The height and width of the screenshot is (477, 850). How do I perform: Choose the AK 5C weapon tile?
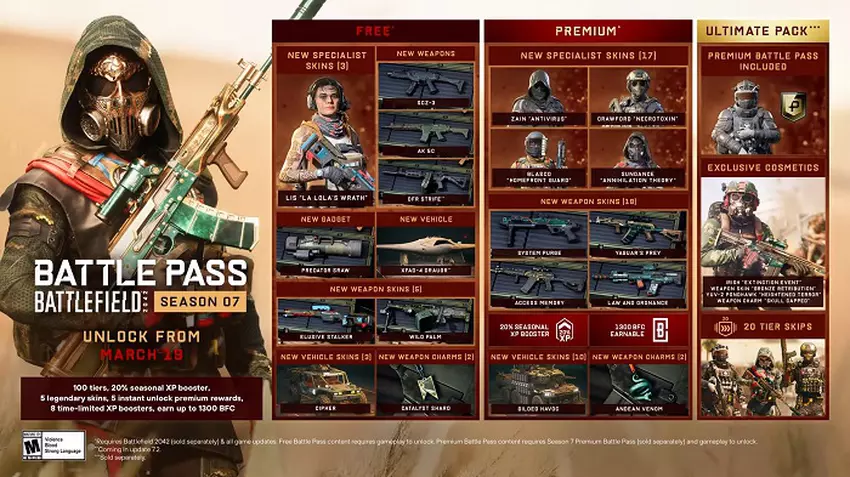(426, 132)
